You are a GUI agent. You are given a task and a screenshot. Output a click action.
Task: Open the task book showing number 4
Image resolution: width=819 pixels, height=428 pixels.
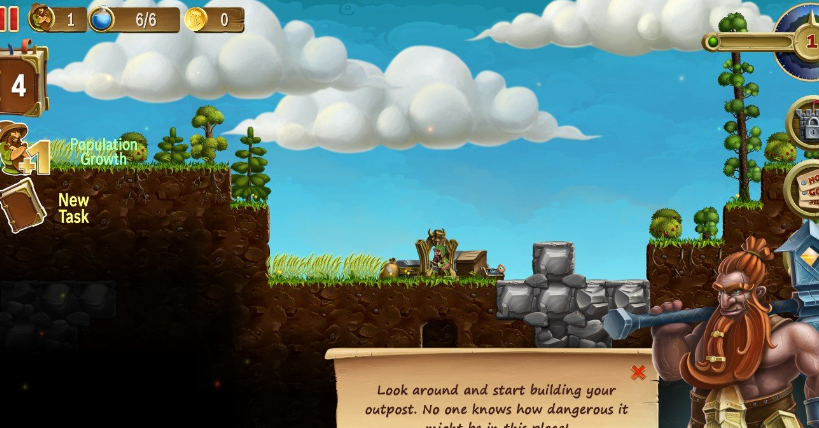click(20, 84)
